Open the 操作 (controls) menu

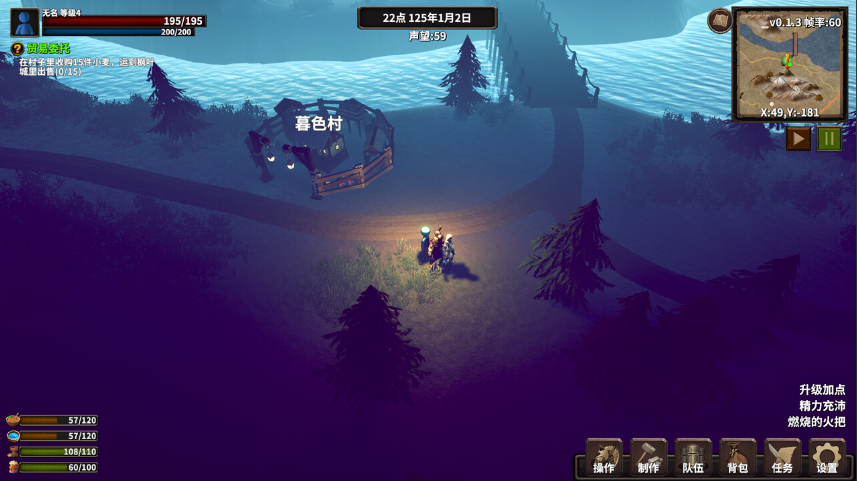(x=604, y=458)
